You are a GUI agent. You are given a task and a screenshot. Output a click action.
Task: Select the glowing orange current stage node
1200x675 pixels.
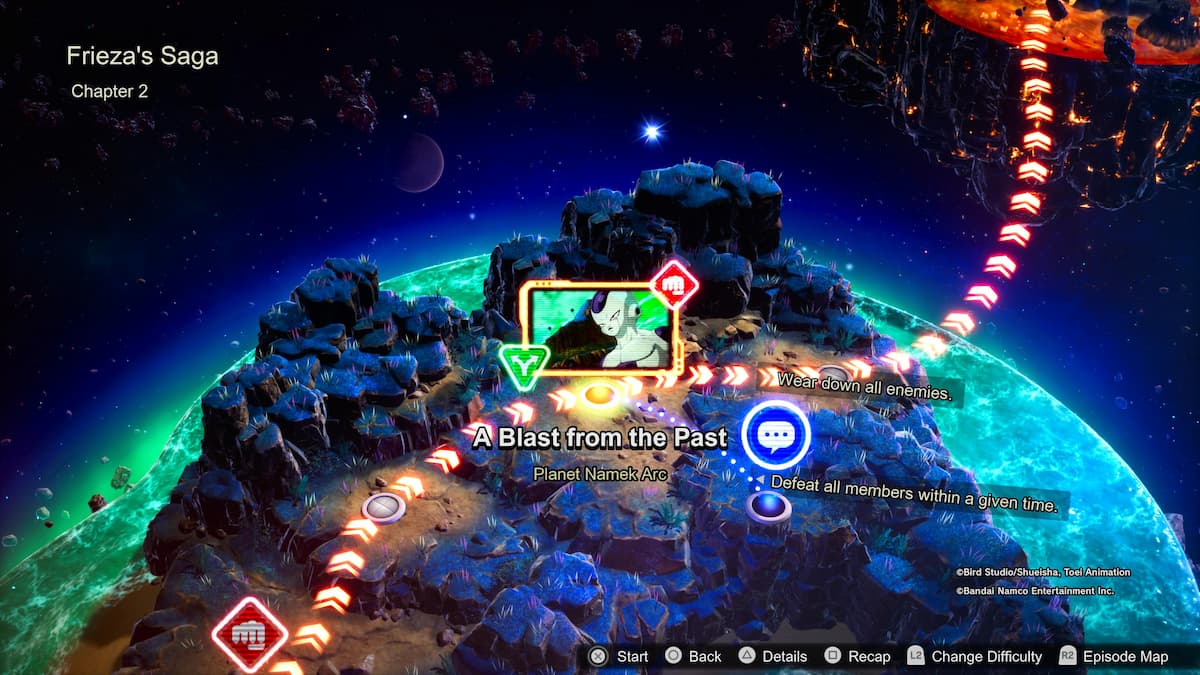pyautogui.click(x=597, y=394)
